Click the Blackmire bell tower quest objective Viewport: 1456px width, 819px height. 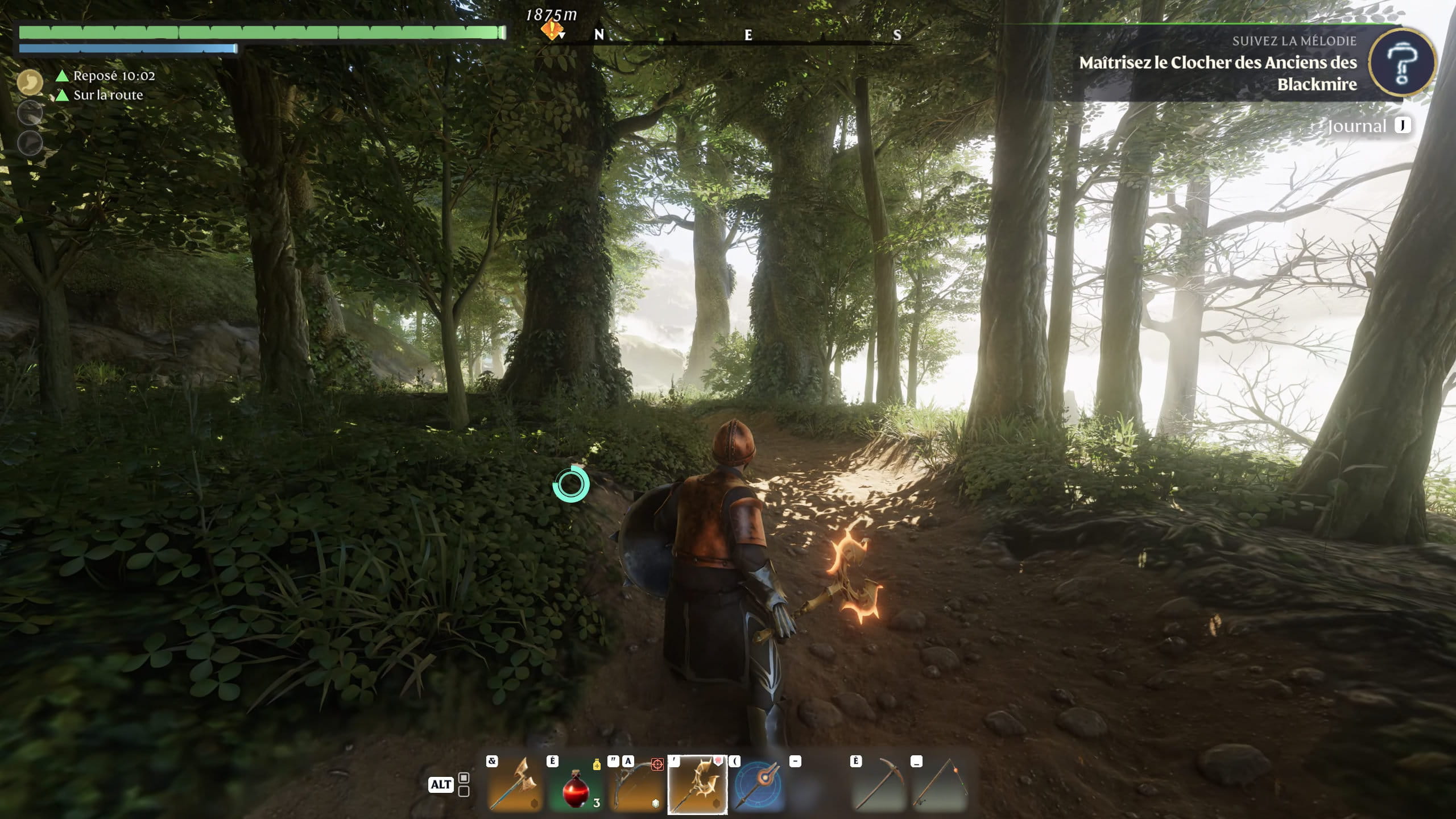(1218, 73)
